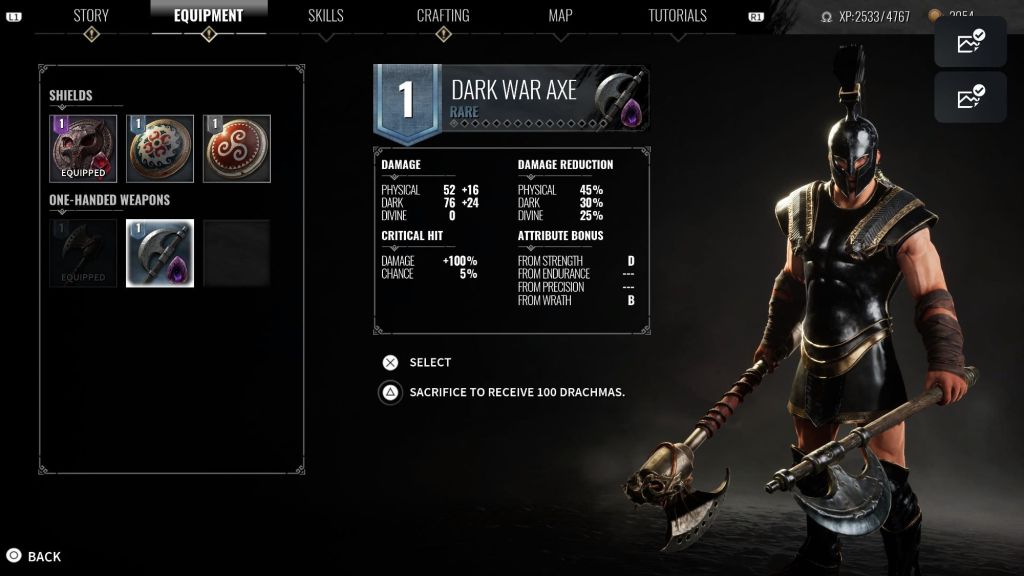Screen dimensions: 1024x576
Task: Show the Map tab
Action: (560, 16)
